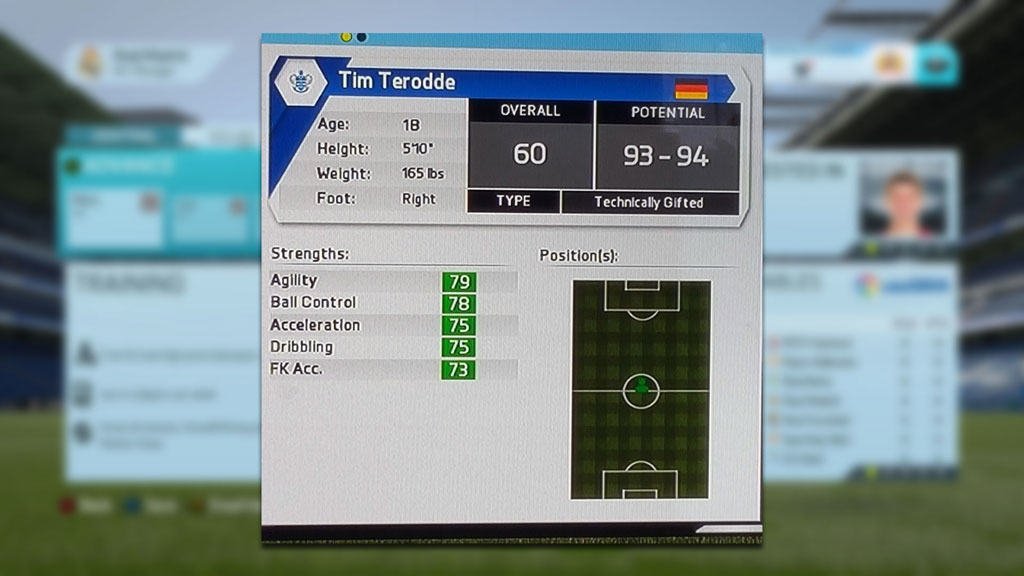Pick the Dribbling strength row
Image resolution: width=1024 pixels, height=576 pixels.
tap(393, 347)
